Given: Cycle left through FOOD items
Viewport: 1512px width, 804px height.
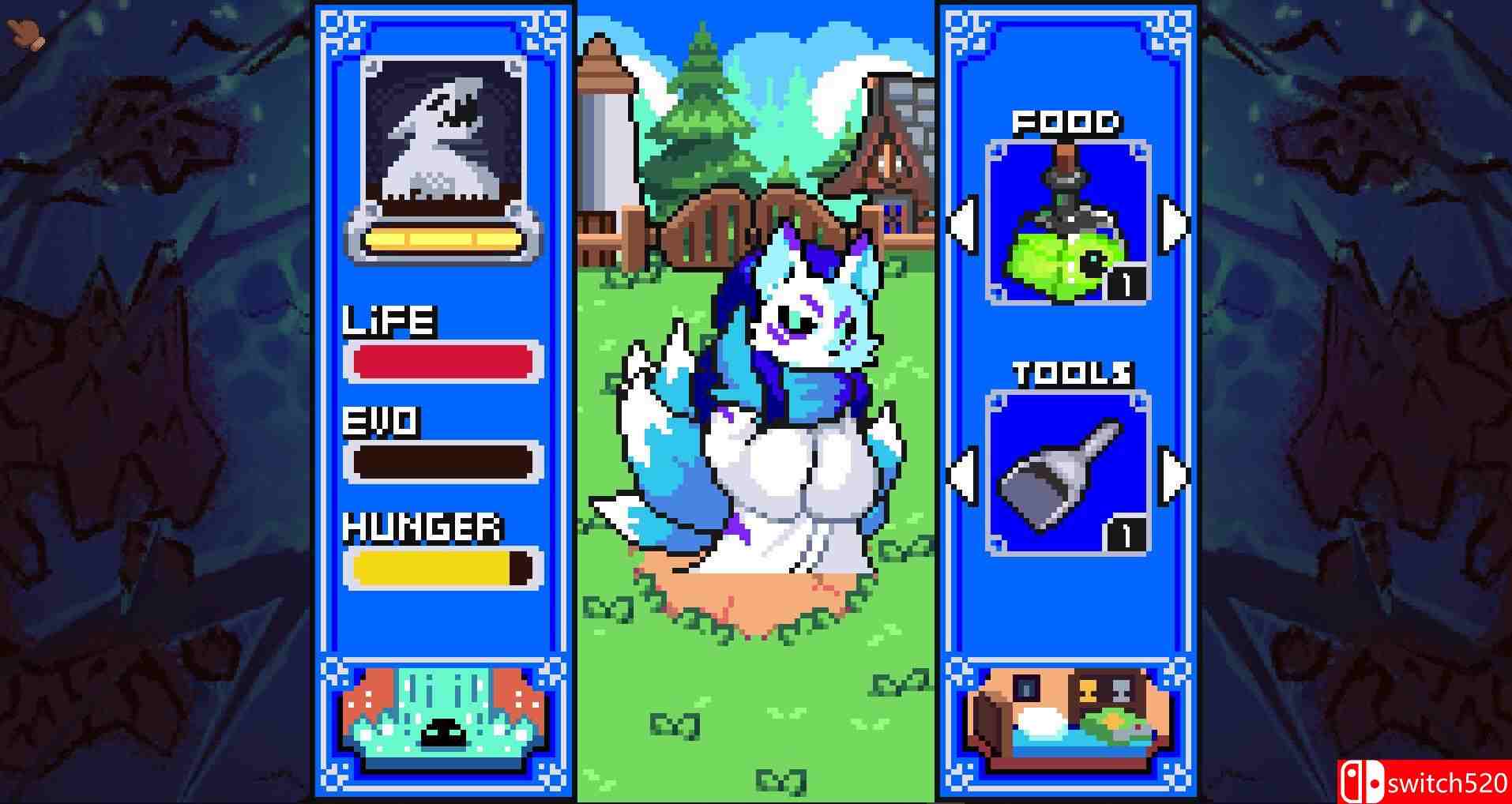Looking at the screenshot, I should coord(965,224).
